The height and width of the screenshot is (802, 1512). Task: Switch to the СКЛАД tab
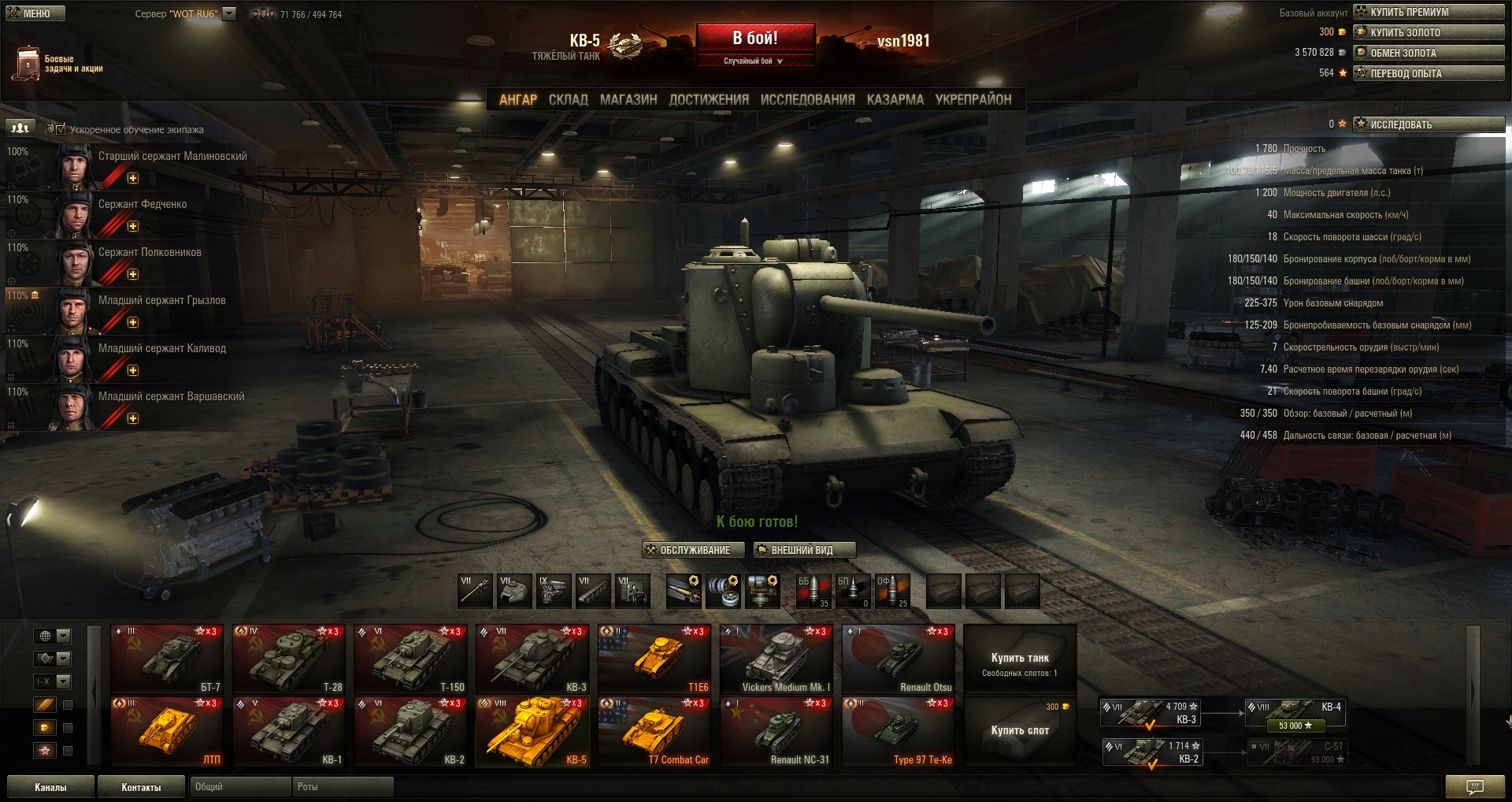(x=568, y=100)
